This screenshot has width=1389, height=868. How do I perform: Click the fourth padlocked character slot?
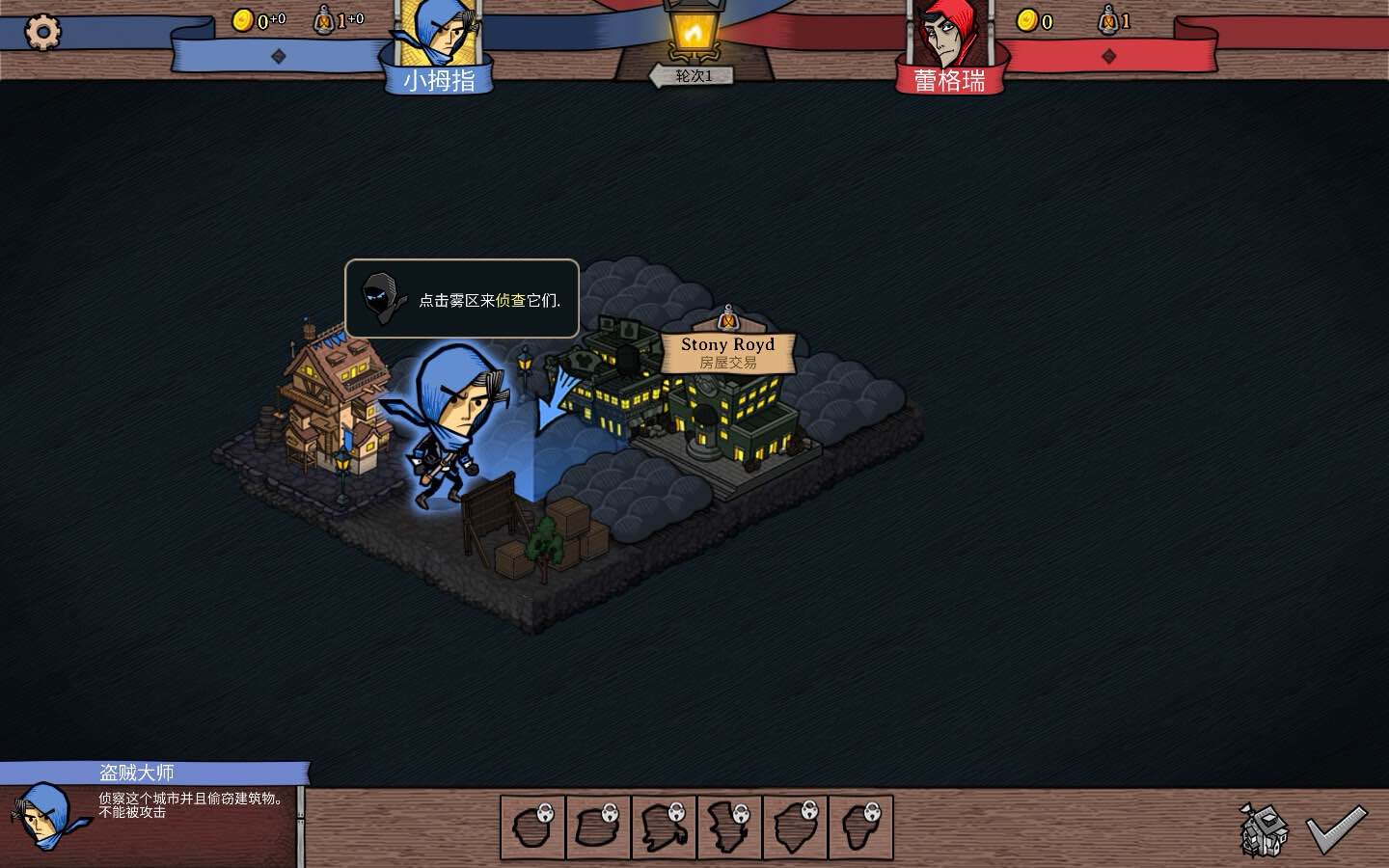pos(730,826)
